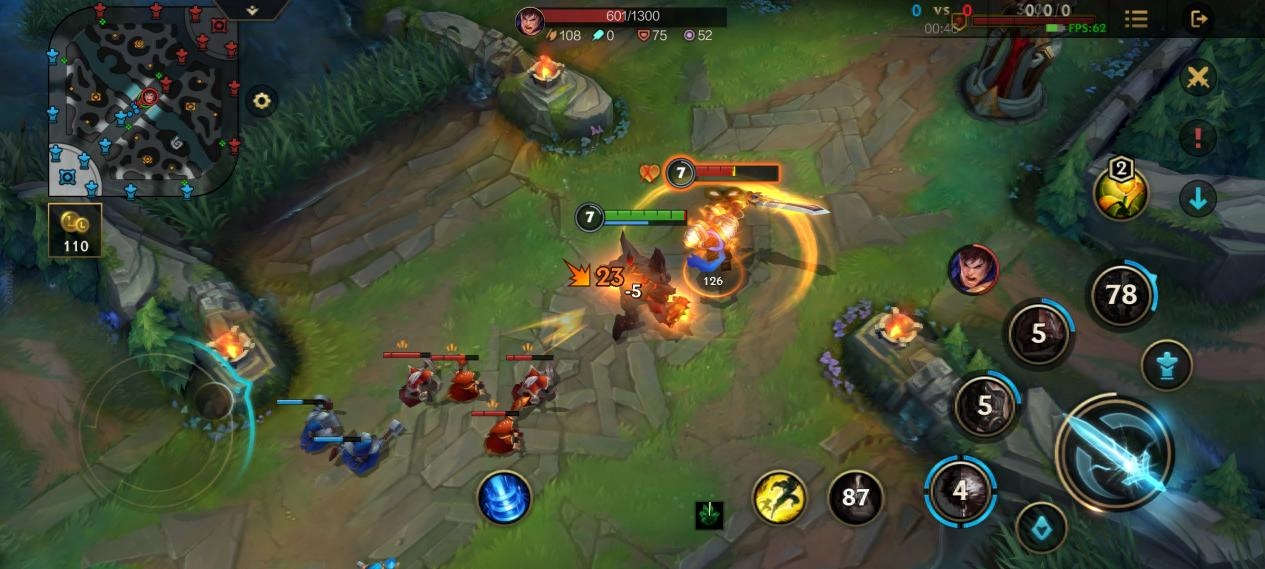Activate the yellow Flash summoner spell

pyautogui.click(x=780, y=497)
